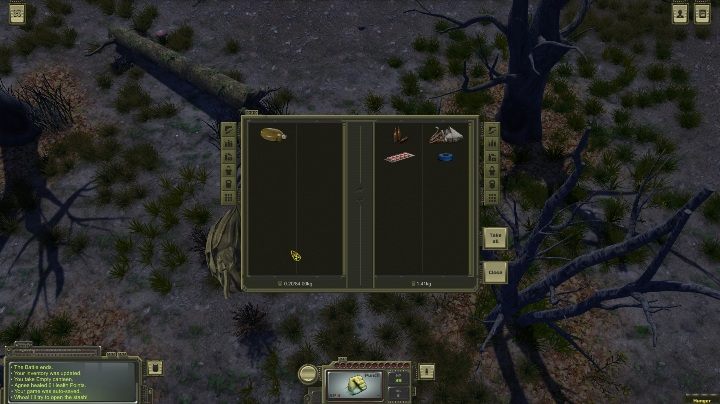Select the canteen in your inventory
Screen dimensions: 720x404
(x=273, y=134)
